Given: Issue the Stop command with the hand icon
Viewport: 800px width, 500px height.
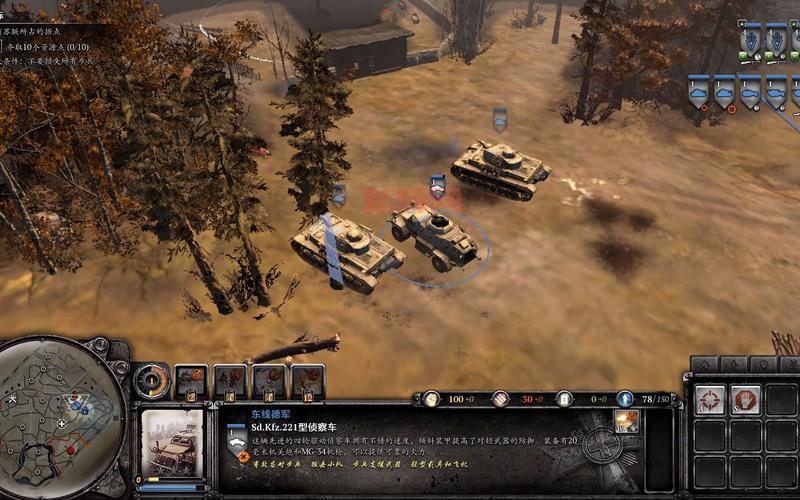Looking at the screenshot, I should 745,400.
